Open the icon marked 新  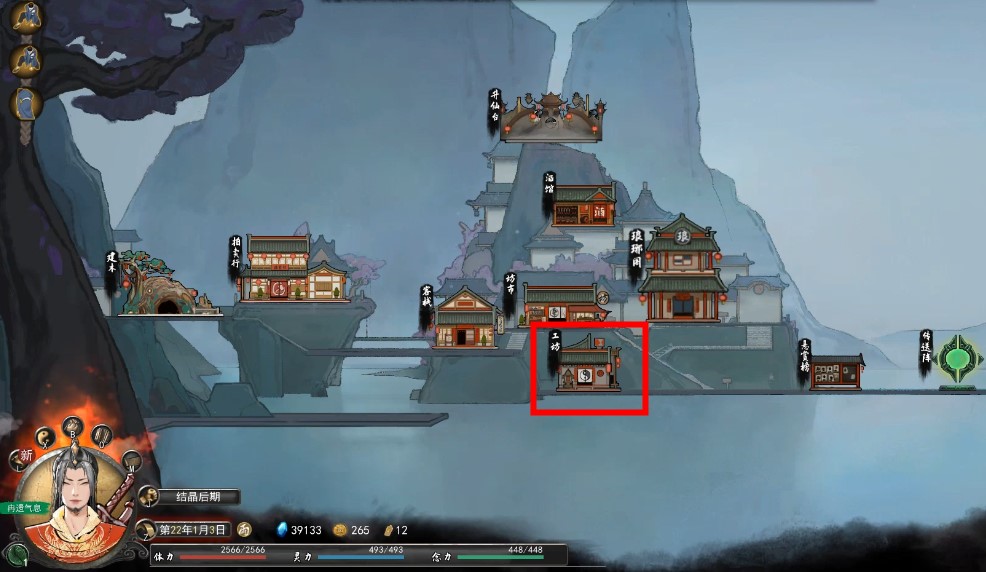[21, 458]
